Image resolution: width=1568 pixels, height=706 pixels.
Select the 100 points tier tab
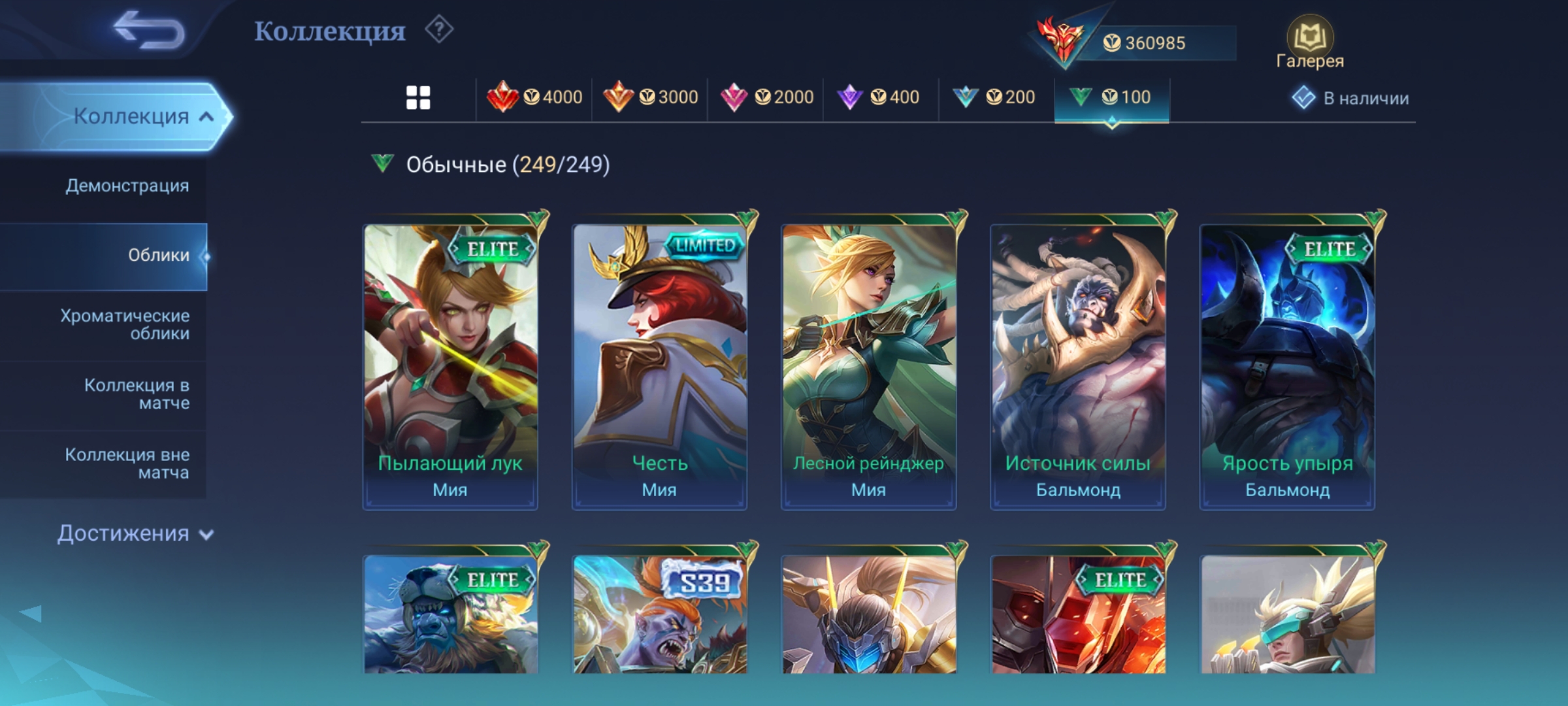click(x=1111, y=98)
